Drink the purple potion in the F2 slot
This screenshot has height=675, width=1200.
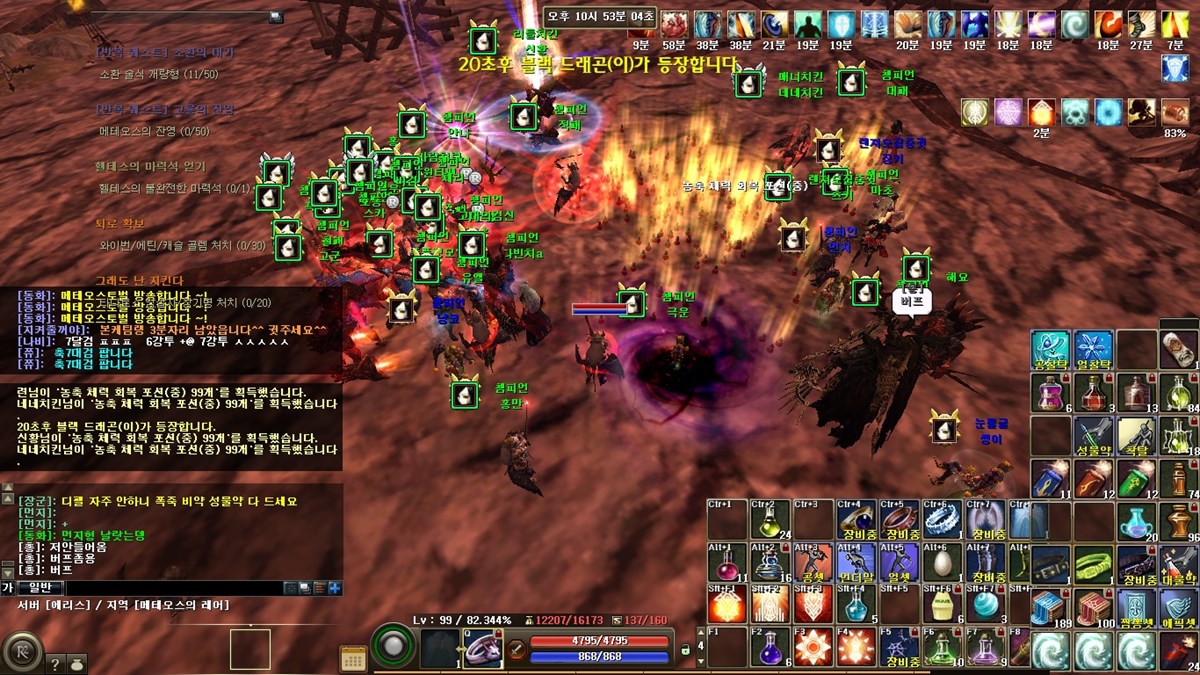[x=769, y=648]
